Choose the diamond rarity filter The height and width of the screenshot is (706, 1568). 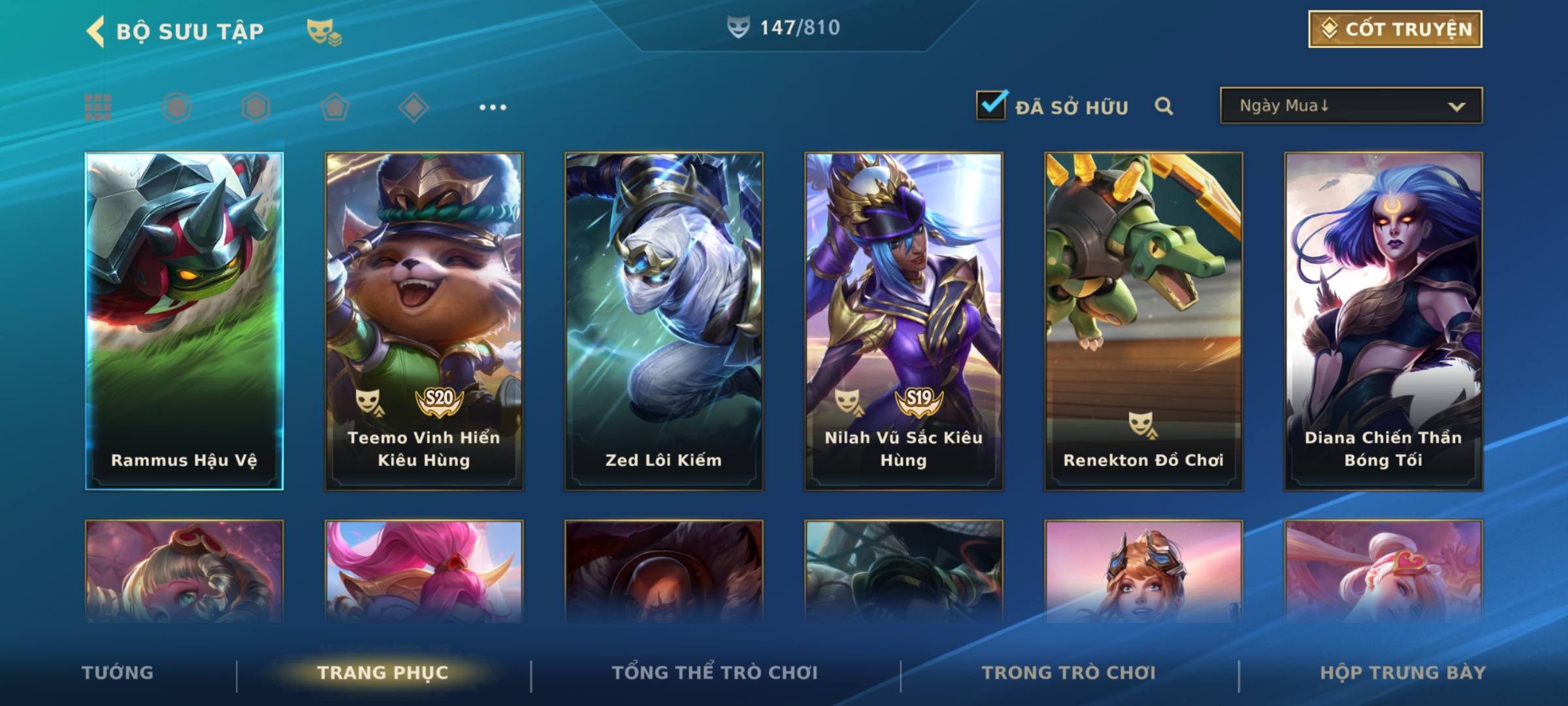click(x=414, y=107)
